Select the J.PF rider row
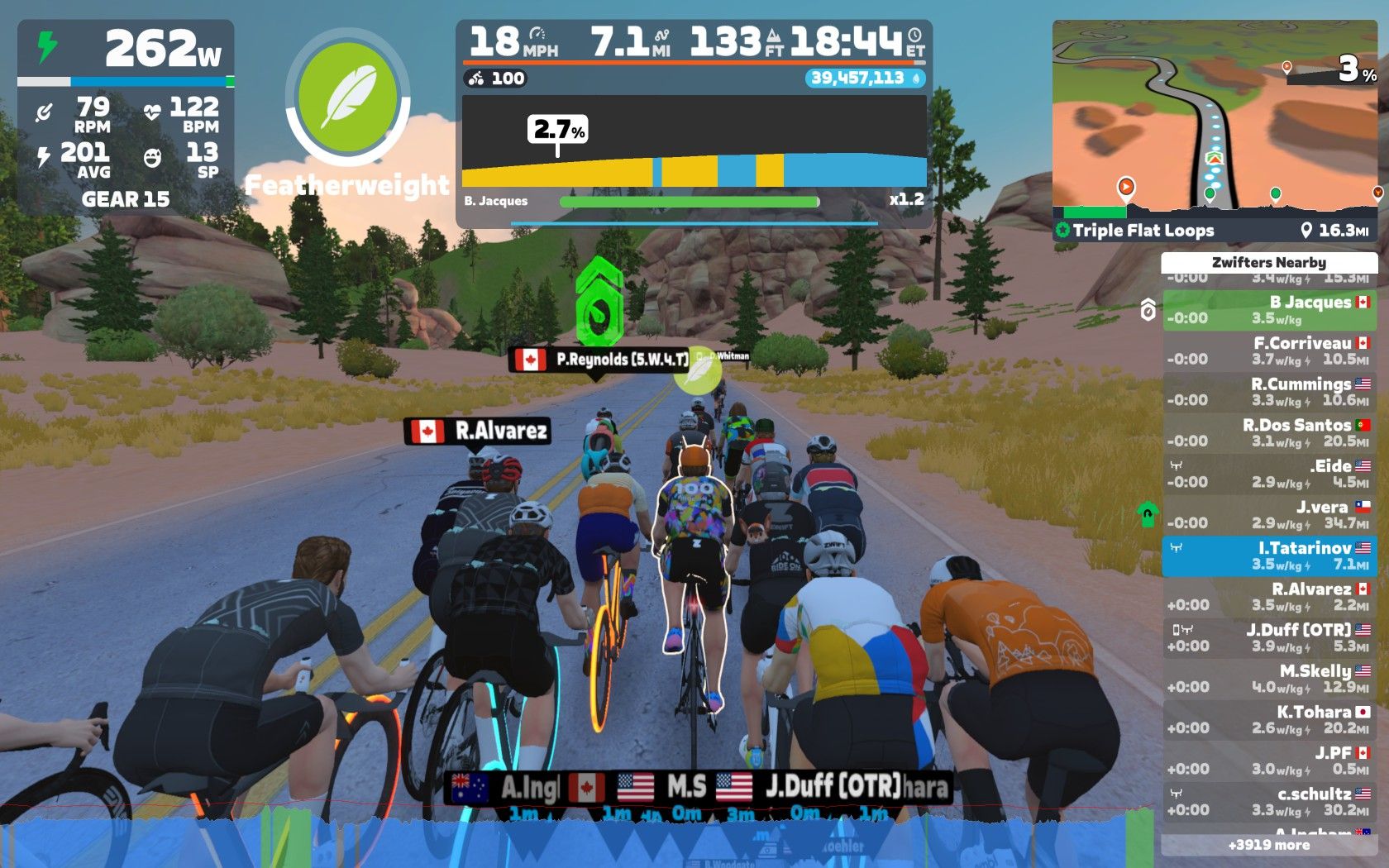 [1269, 761]
